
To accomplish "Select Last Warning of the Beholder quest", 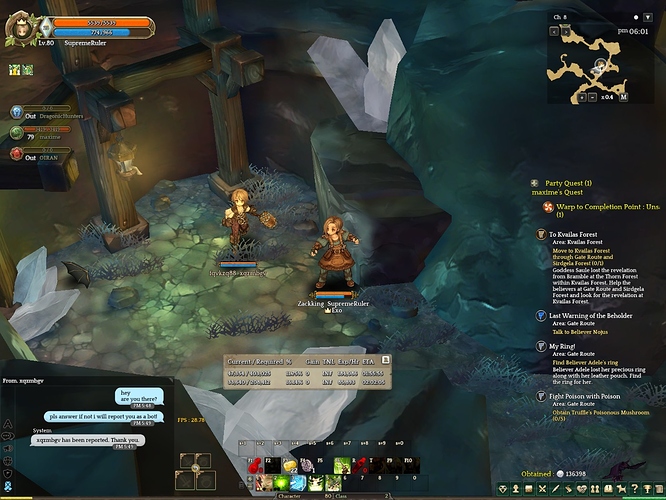I will click(x=541, y=315).
